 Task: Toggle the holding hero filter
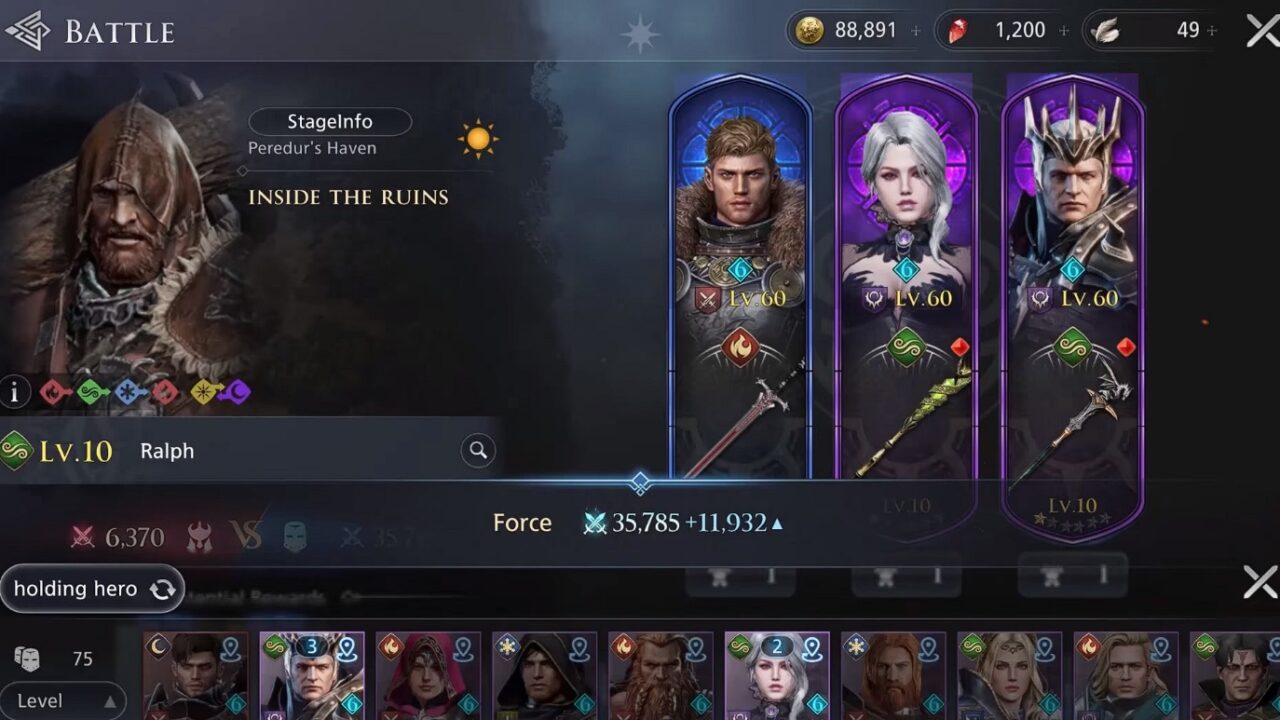92,589
